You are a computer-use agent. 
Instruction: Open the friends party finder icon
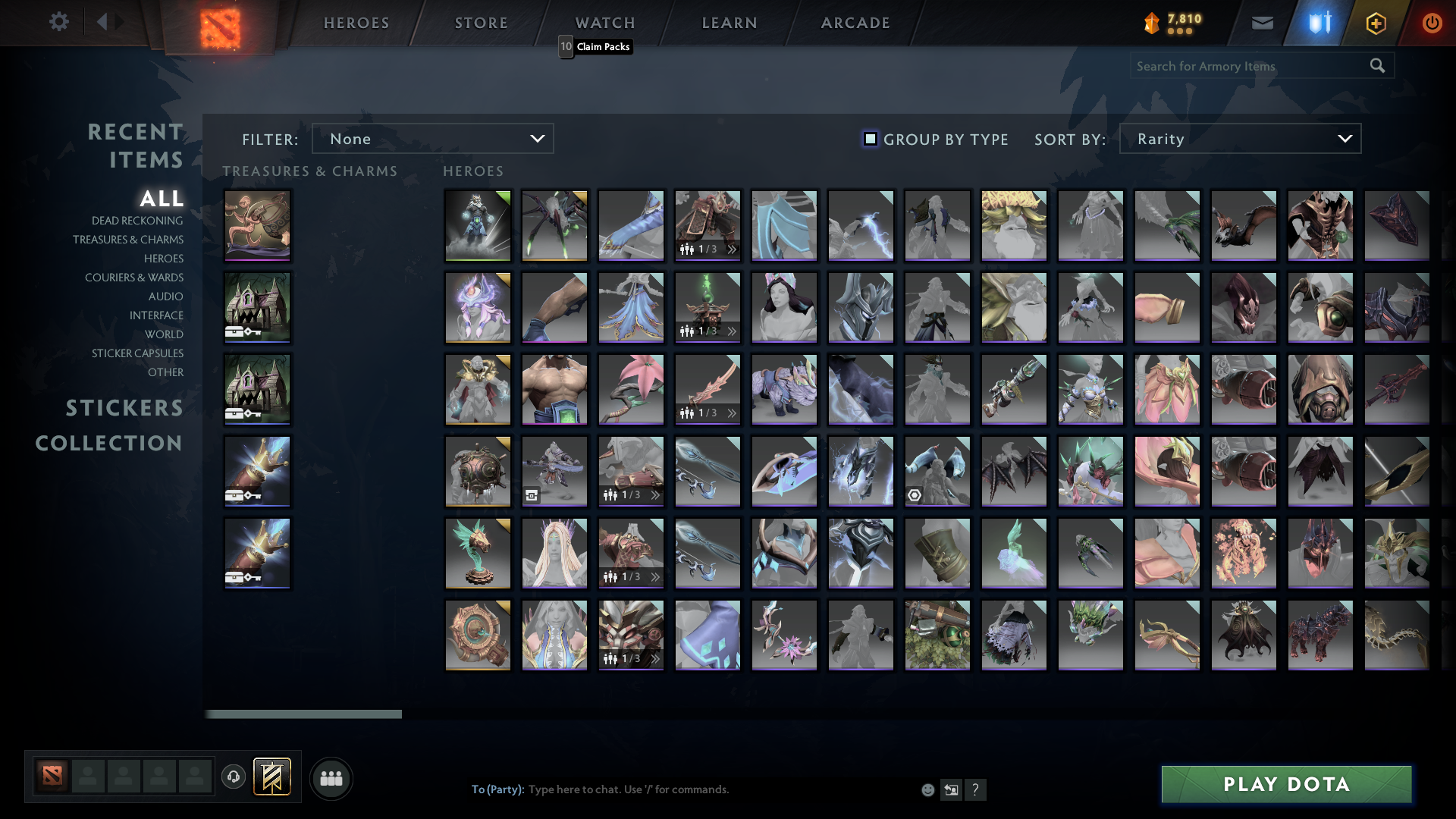(331, 778)
